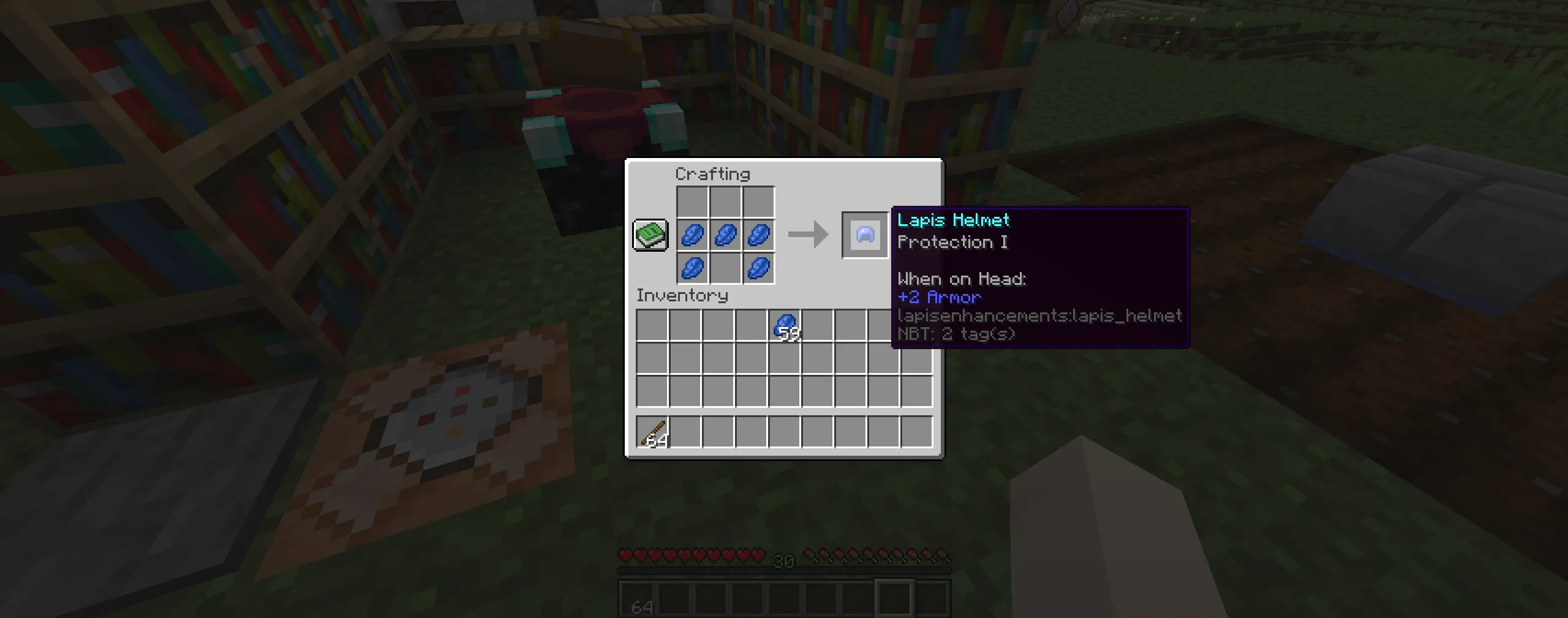This screenshot has height=618, width=1568.
Task: Click the Crafting title label
Action: tap(712, 174)
